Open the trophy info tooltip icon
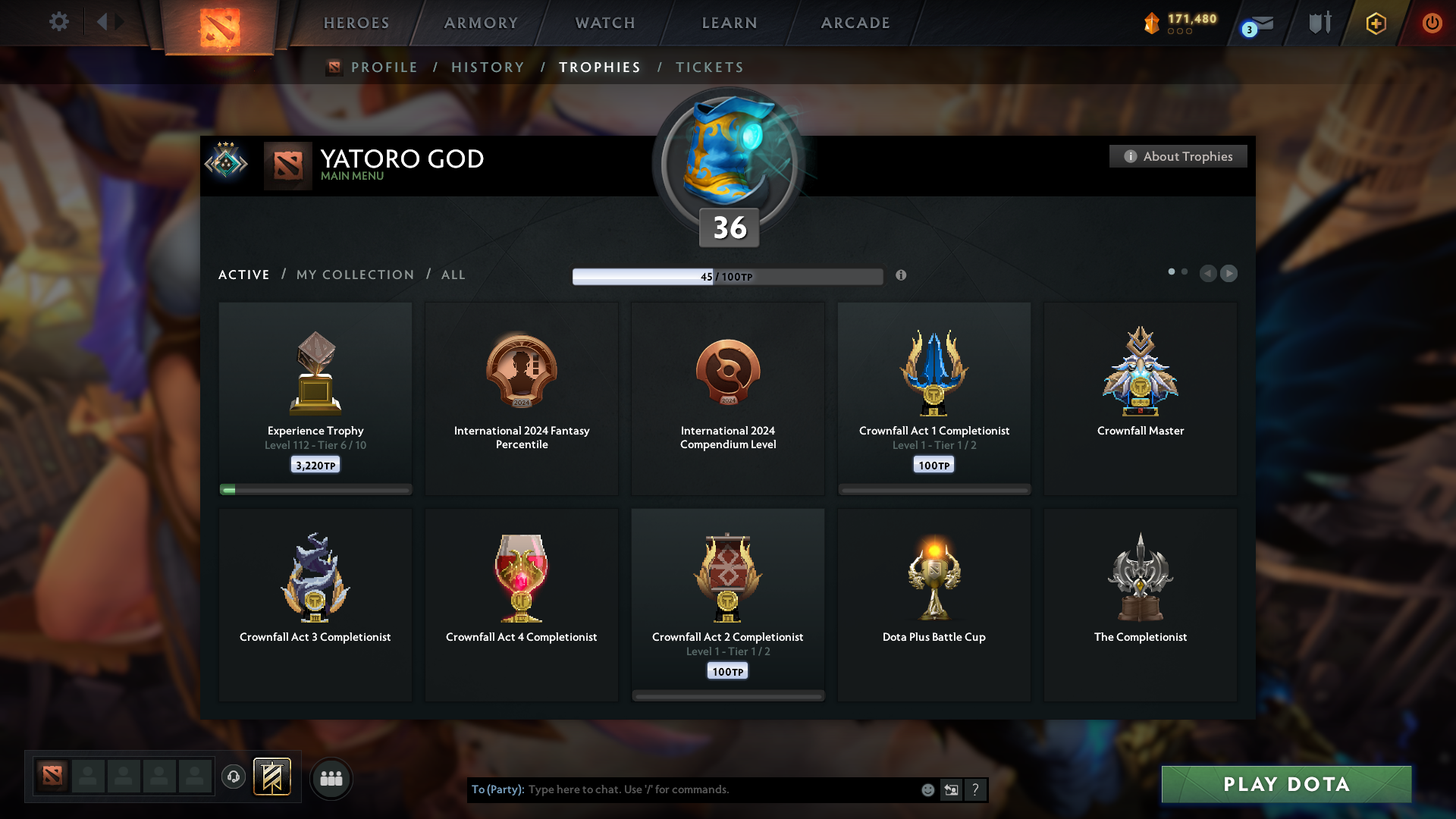Image resolution: width=1456 pixels, height=819 pixels. coord(902,277)
